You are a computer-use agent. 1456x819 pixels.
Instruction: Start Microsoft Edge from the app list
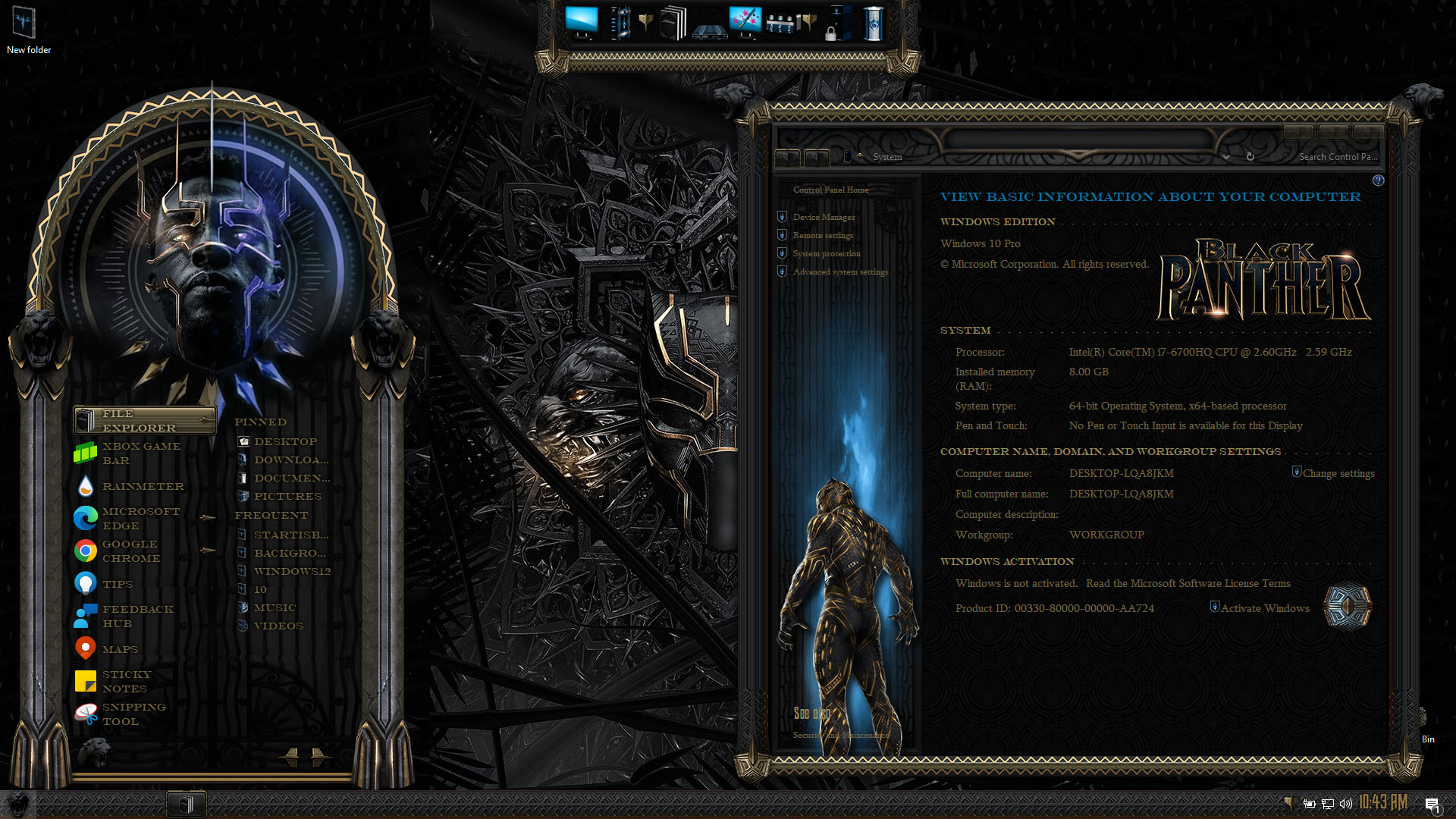point(141,519)
